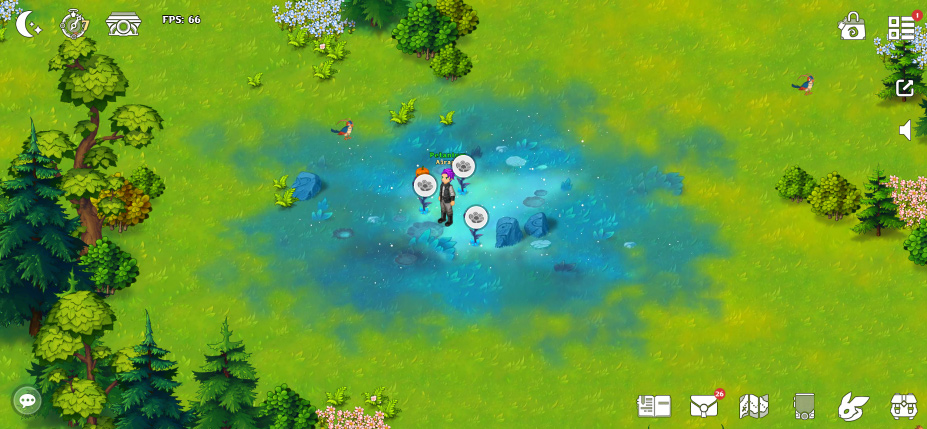
Task: Click the external link pop-out icon
Action: coord(905,87)
